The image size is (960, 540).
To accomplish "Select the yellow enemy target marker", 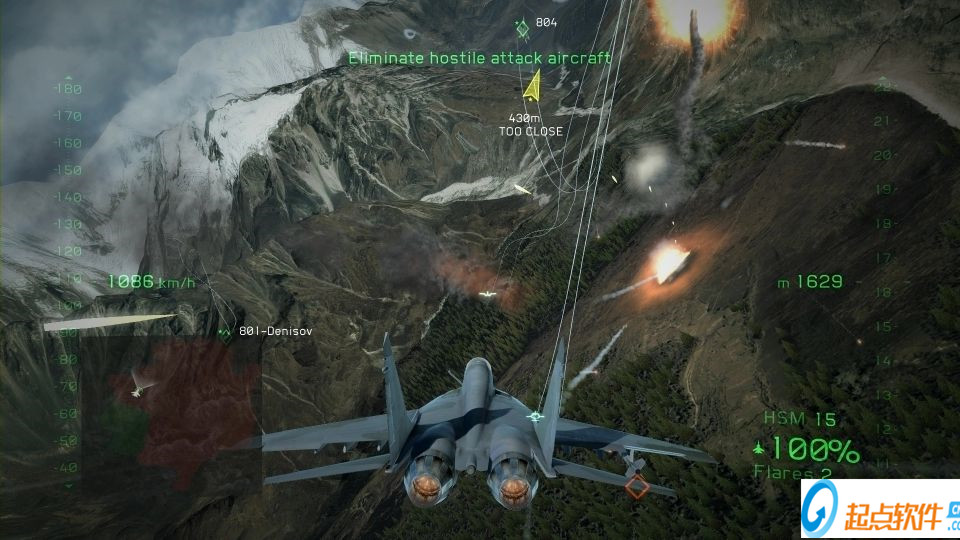I will point(532,87).
